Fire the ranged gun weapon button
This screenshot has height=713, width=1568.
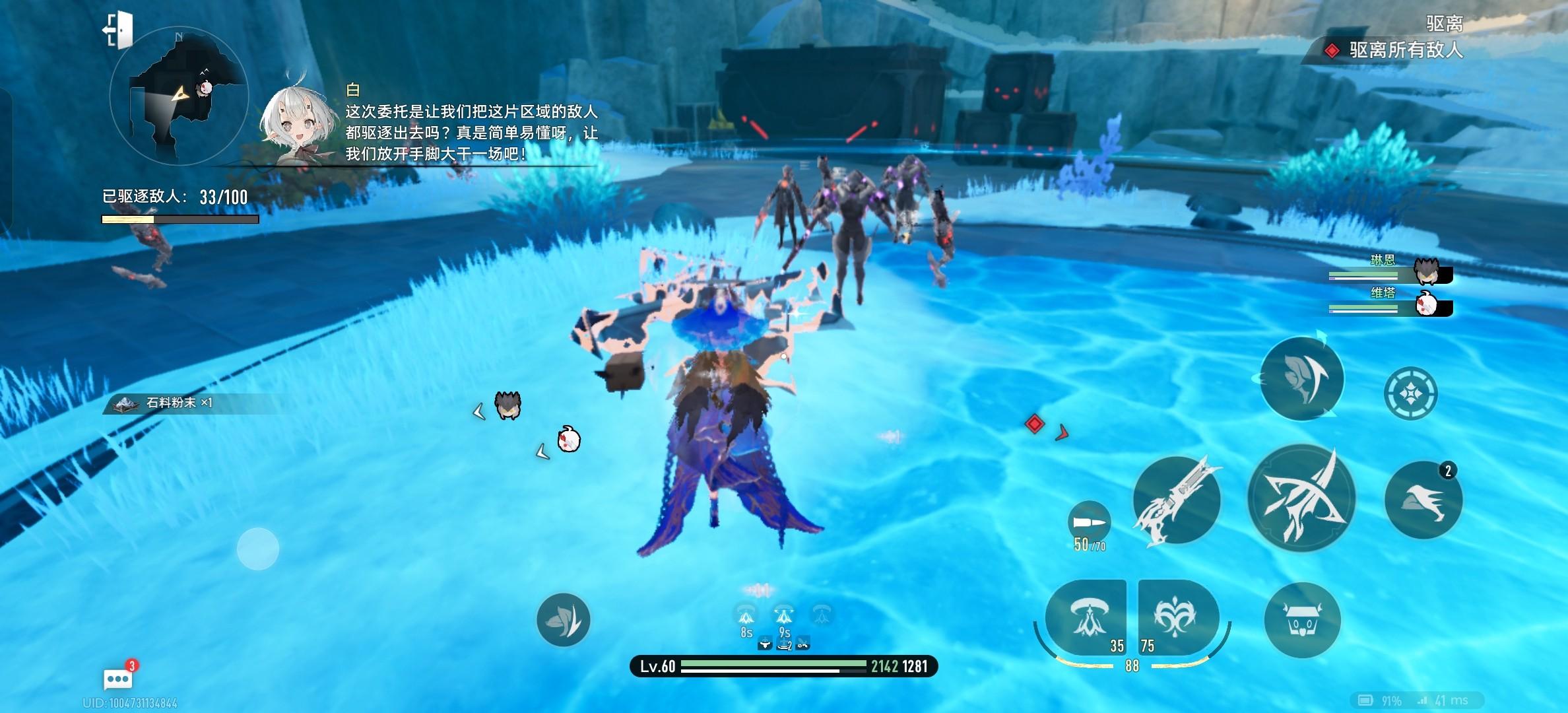[1177, 500]
